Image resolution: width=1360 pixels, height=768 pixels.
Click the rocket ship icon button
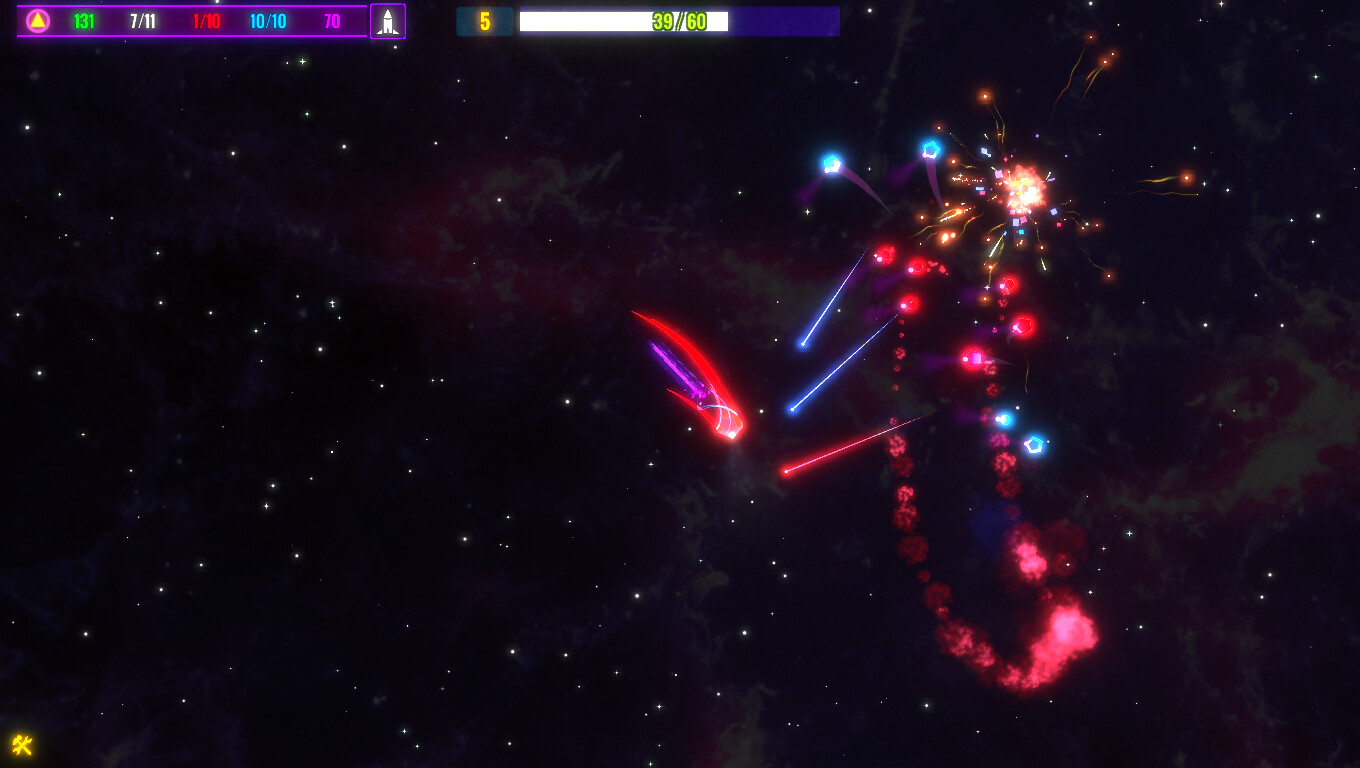(388, 21)
